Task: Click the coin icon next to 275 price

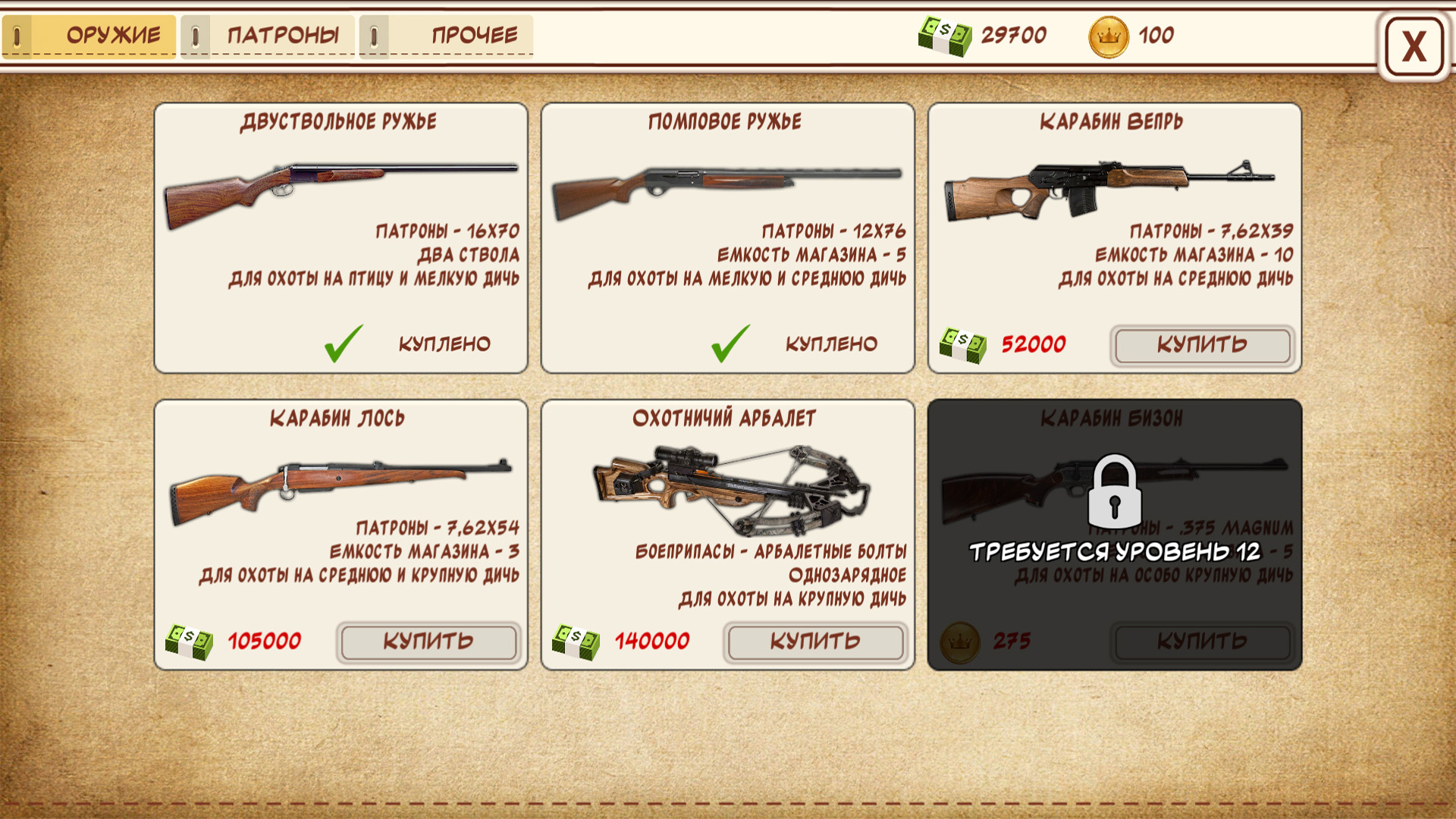Action: [x=959, y=639]
